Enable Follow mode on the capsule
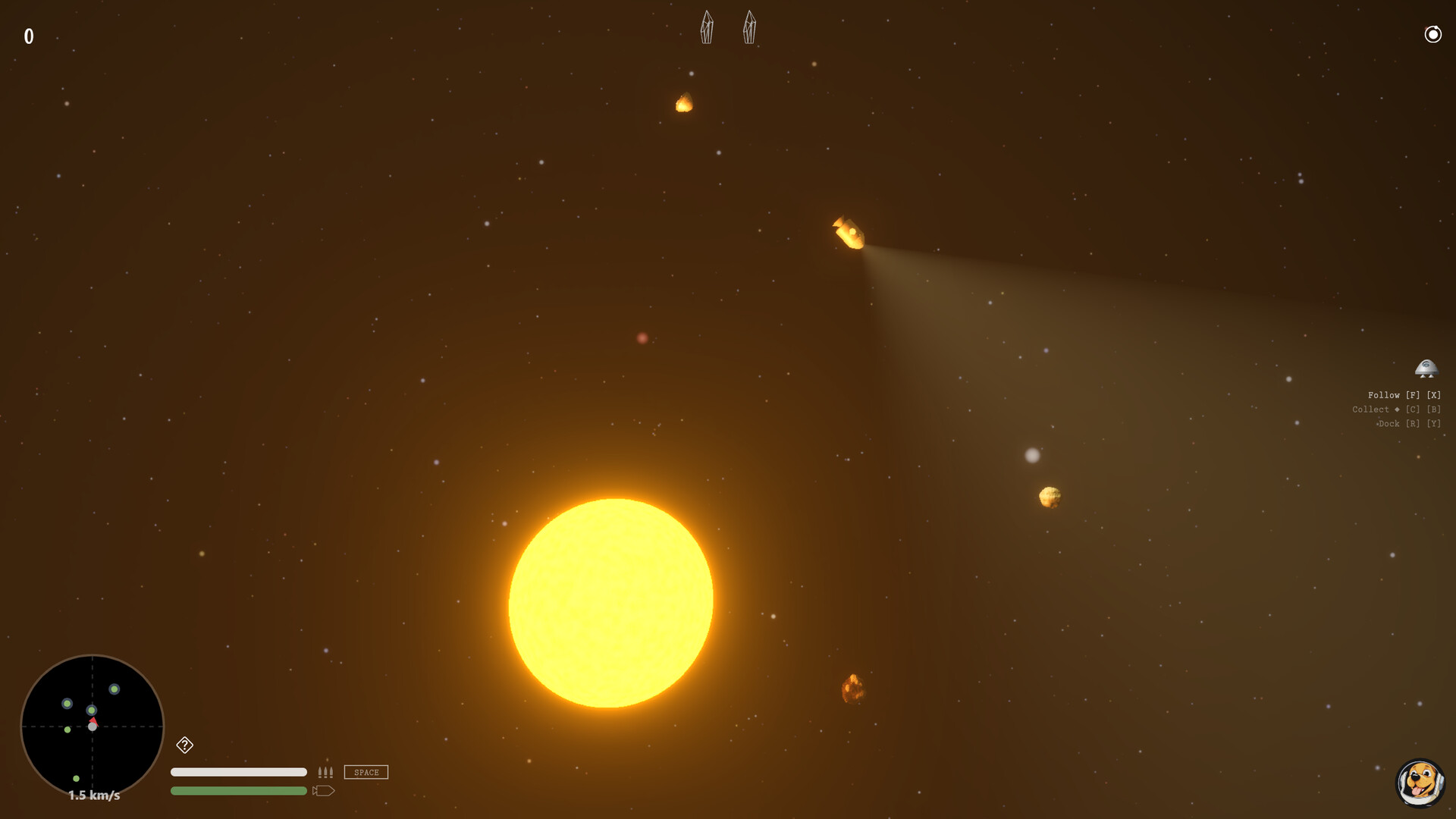The width and height of the screenshot is (1456, 819). (1402, 395)
